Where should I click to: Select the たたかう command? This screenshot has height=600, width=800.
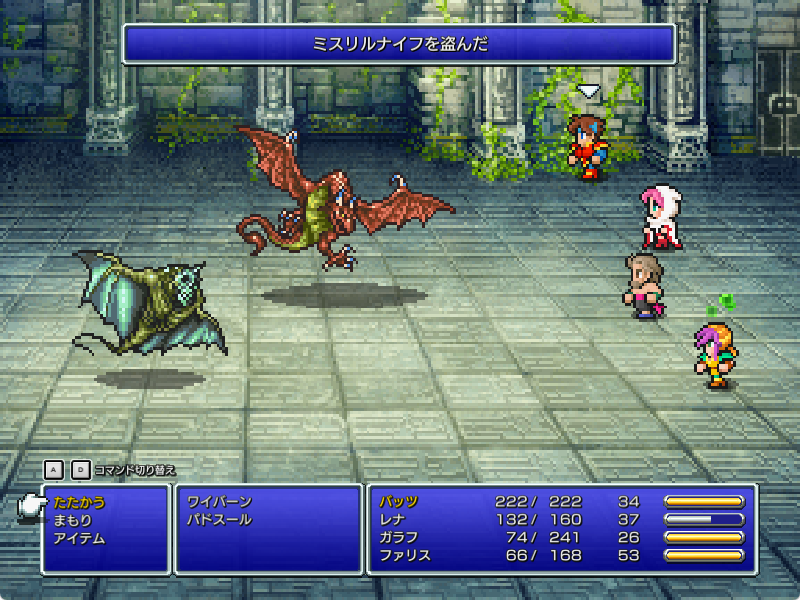point(78,502)
